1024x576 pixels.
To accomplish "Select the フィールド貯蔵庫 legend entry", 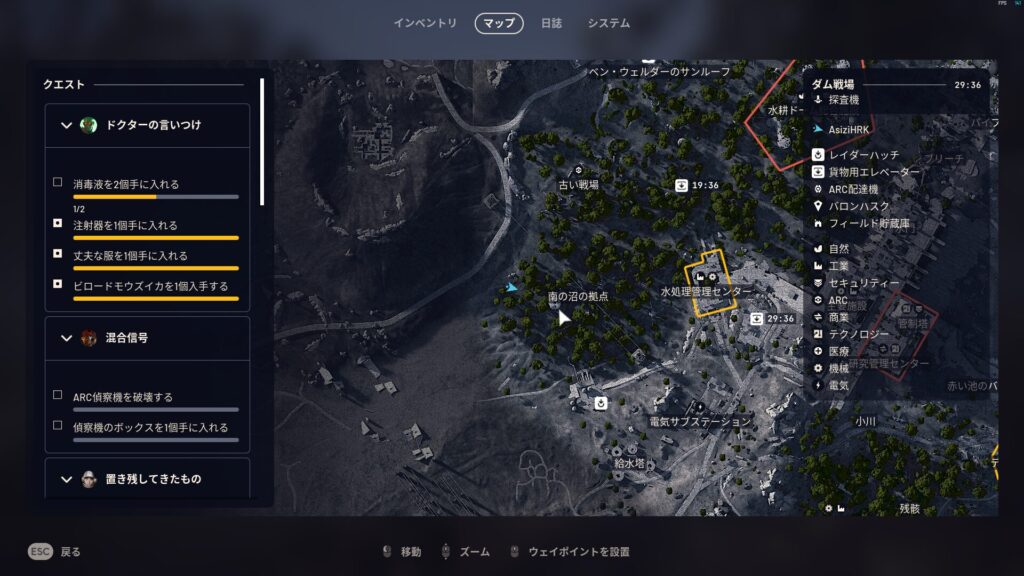I will [870, 223].
